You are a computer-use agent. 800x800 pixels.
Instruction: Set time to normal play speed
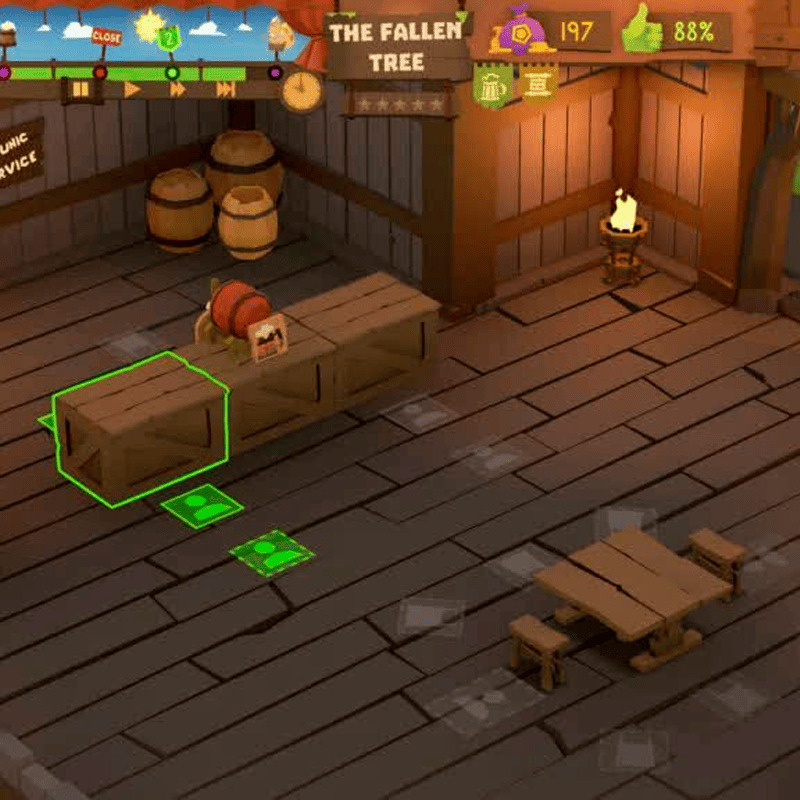coord(132,90)
